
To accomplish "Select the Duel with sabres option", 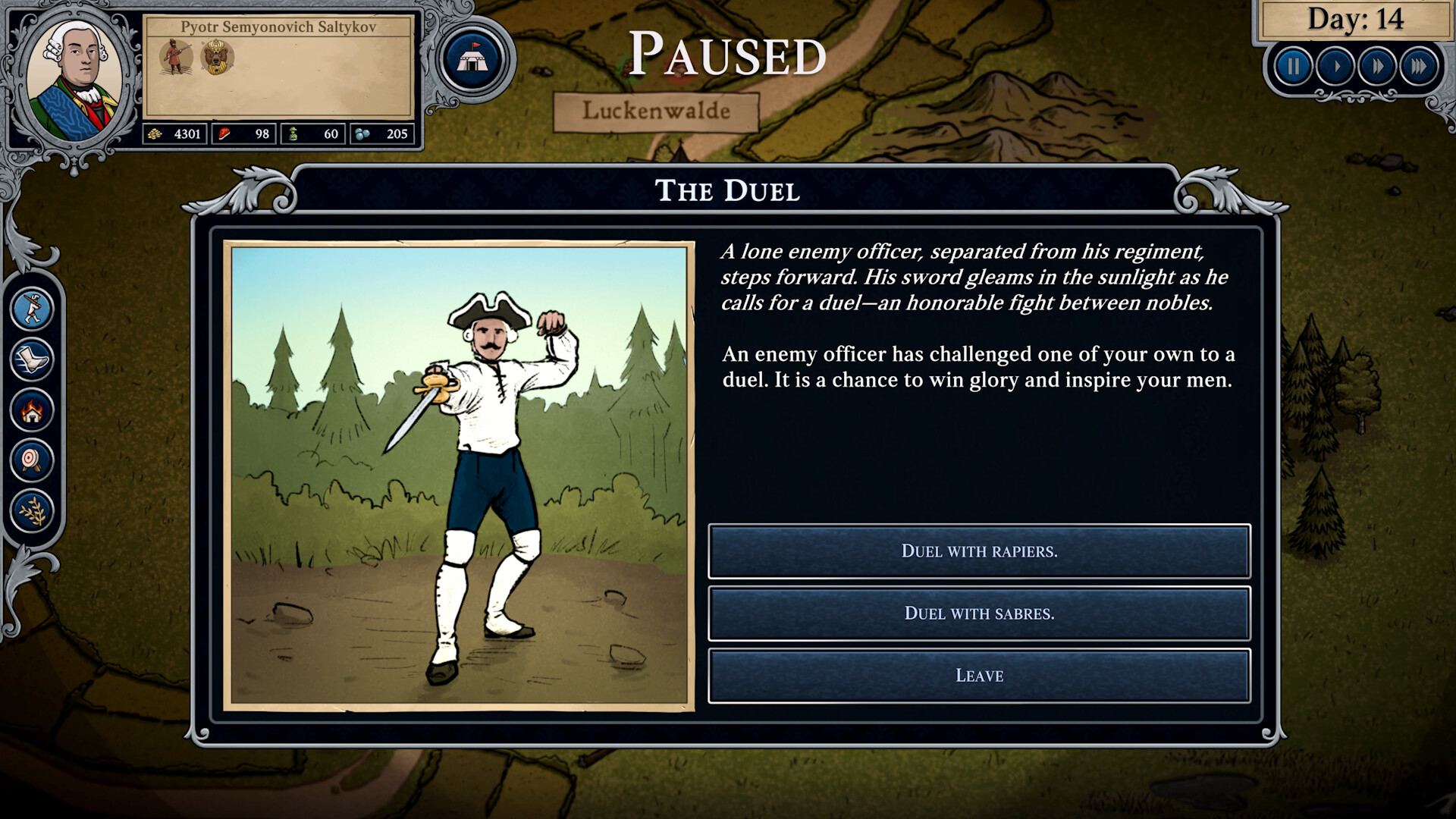I will (979, 613).
